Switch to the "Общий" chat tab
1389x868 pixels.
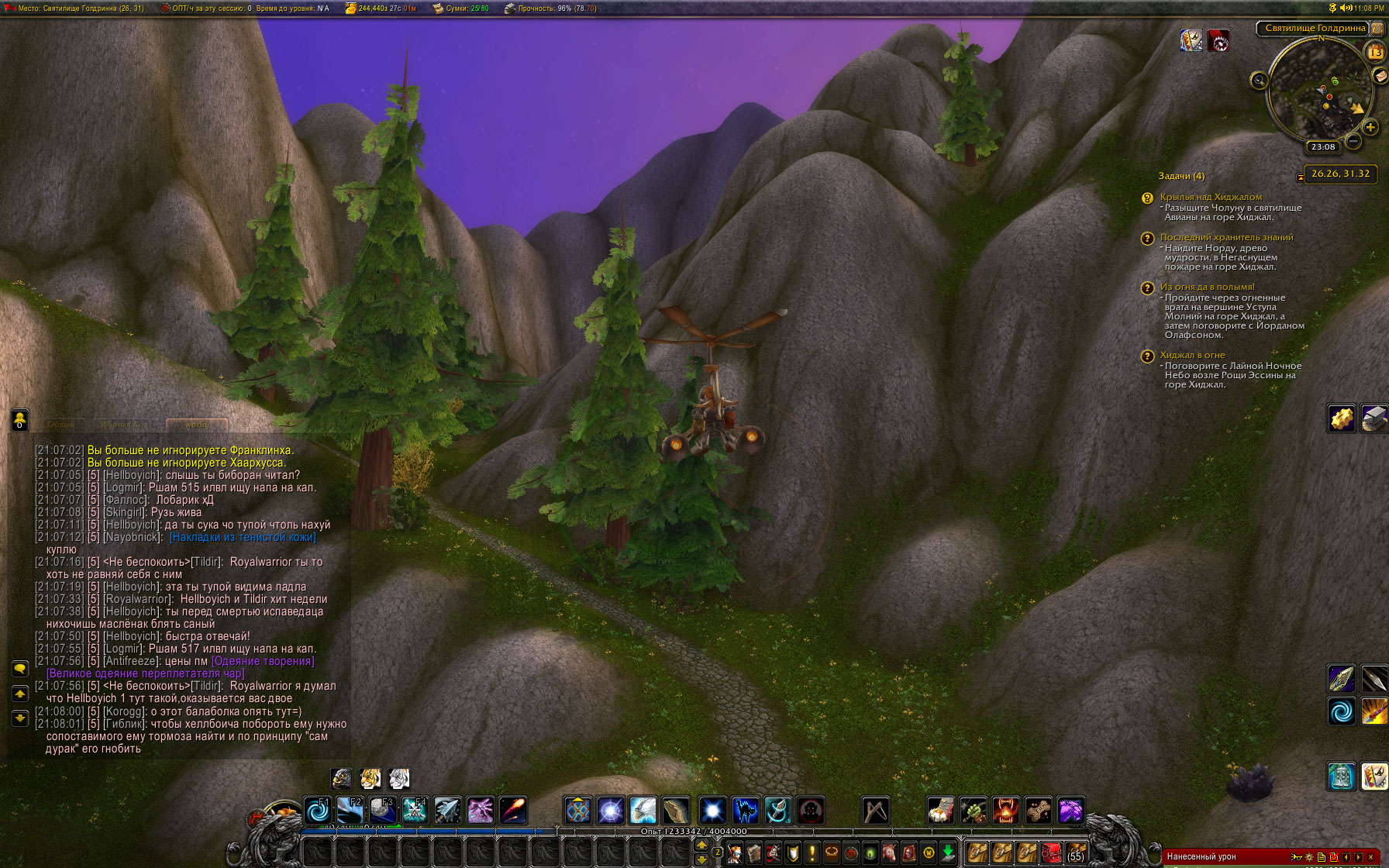pos(61,425)
